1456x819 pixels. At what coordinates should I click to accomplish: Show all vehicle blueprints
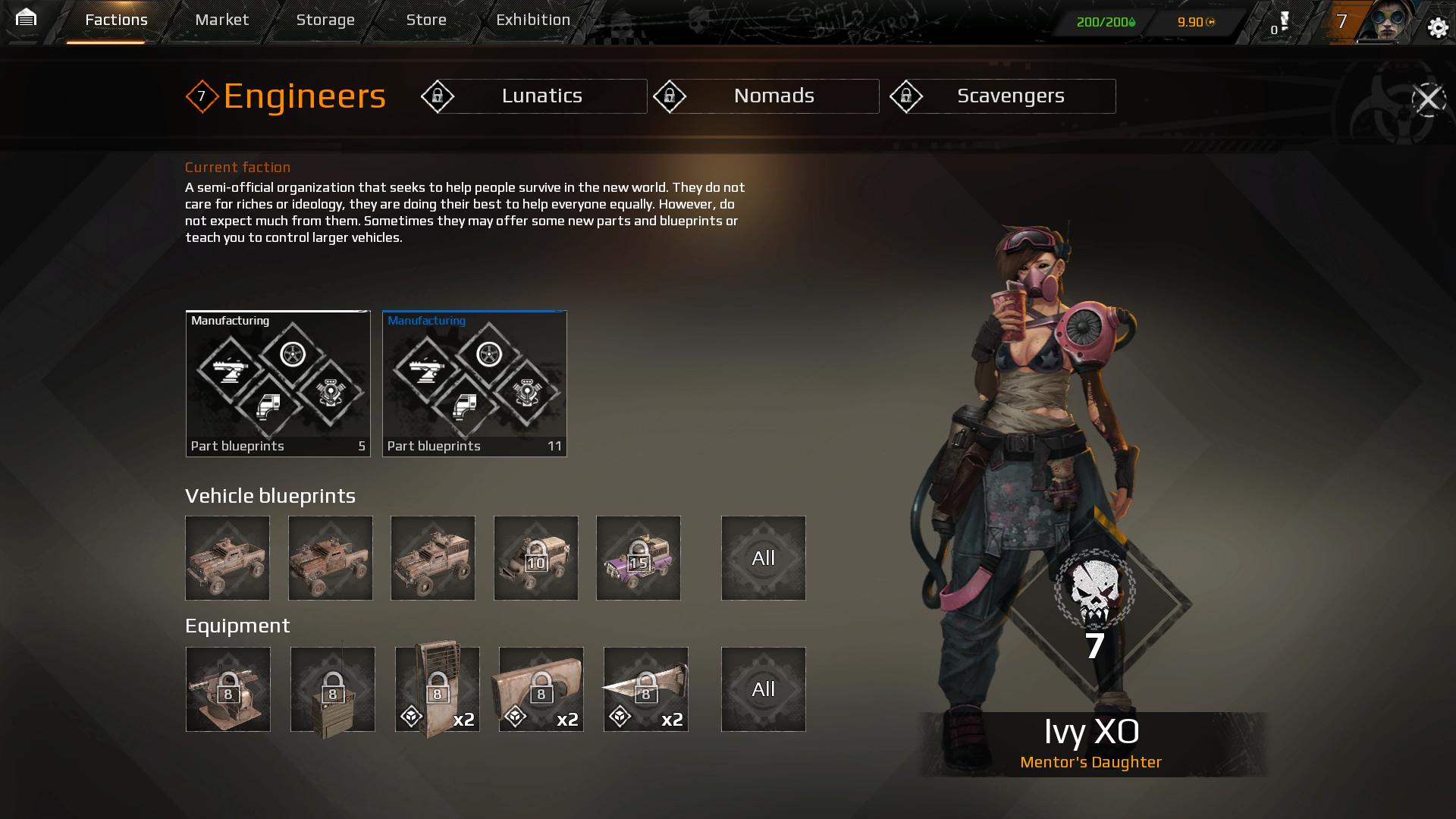coord(763,558)
